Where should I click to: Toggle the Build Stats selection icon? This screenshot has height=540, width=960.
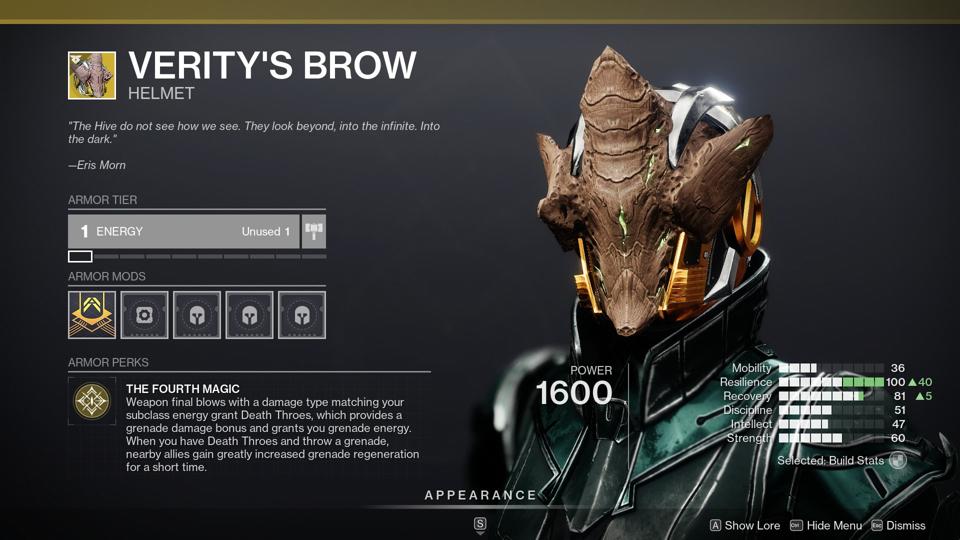pos(898,461)
